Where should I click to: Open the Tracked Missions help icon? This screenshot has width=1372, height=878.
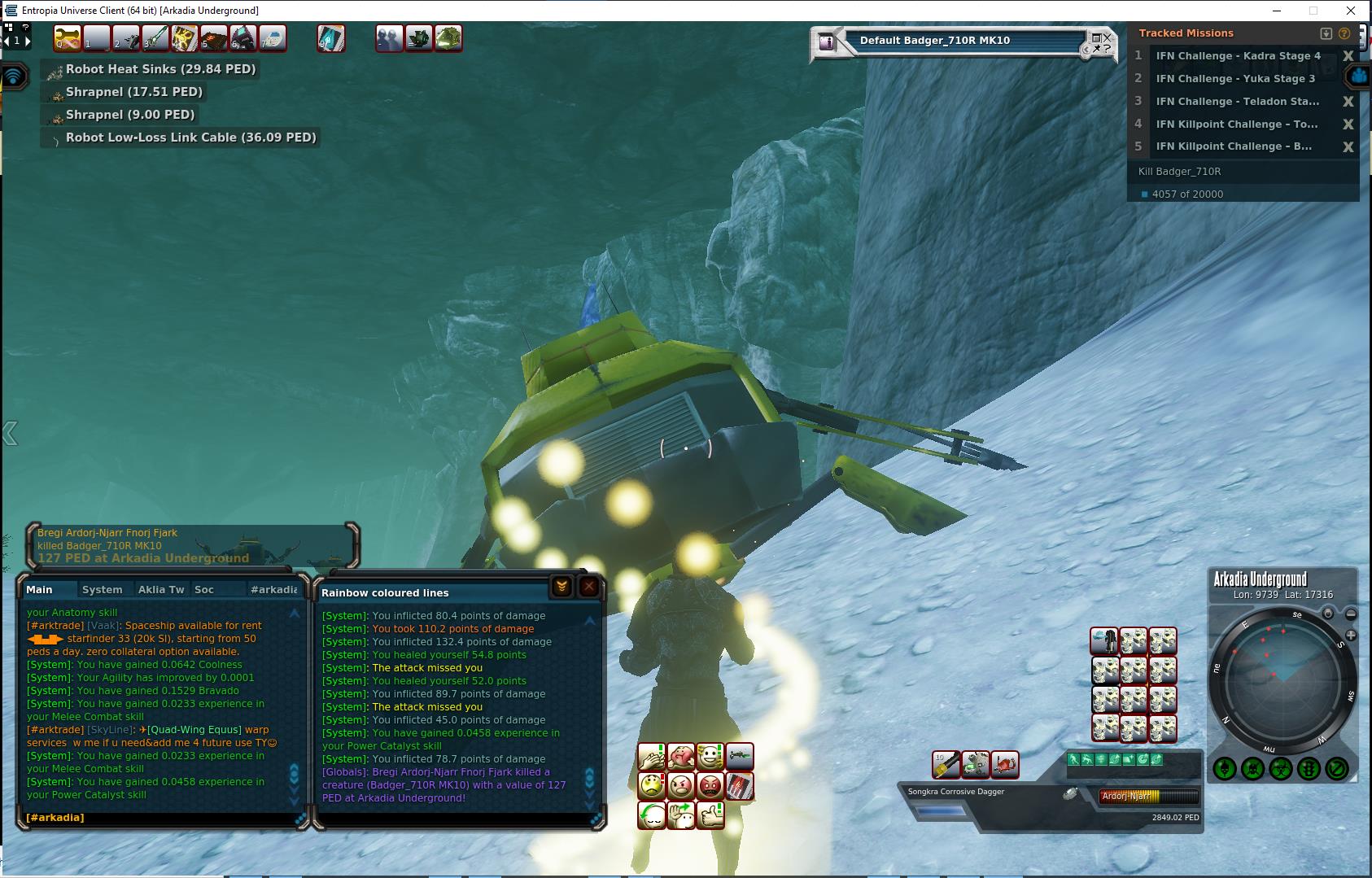coord(1344,33)
